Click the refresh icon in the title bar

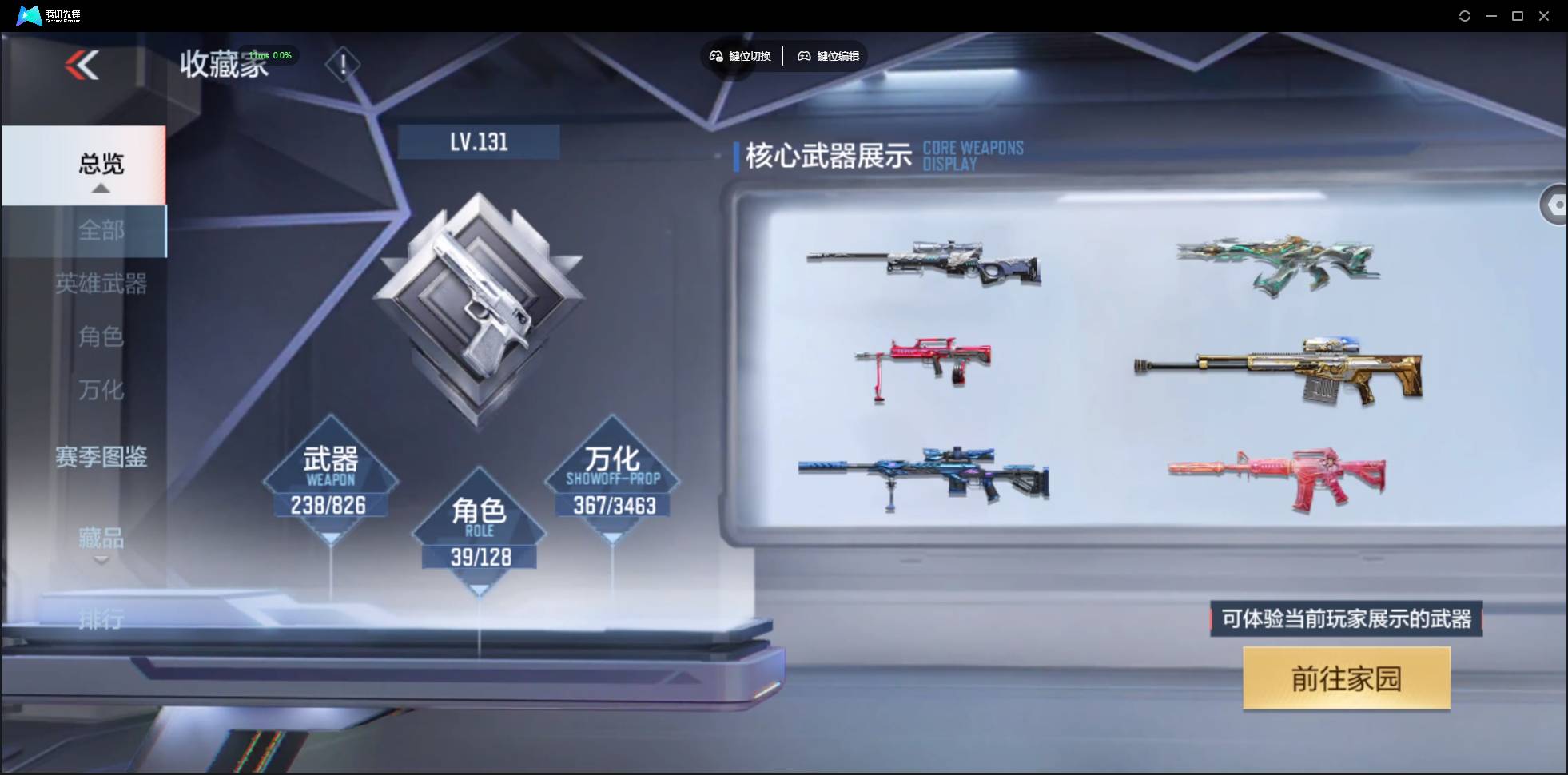pos(1466,16)
